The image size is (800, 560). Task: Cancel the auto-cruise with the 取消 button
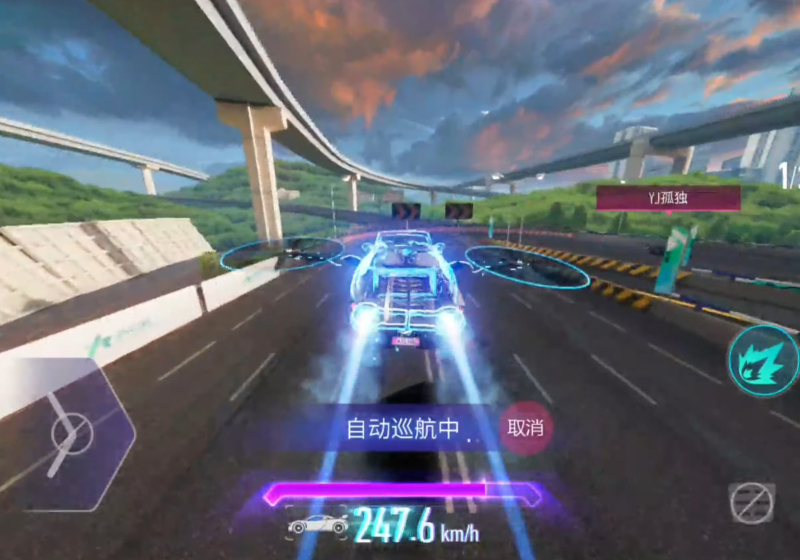coord(526,428)
